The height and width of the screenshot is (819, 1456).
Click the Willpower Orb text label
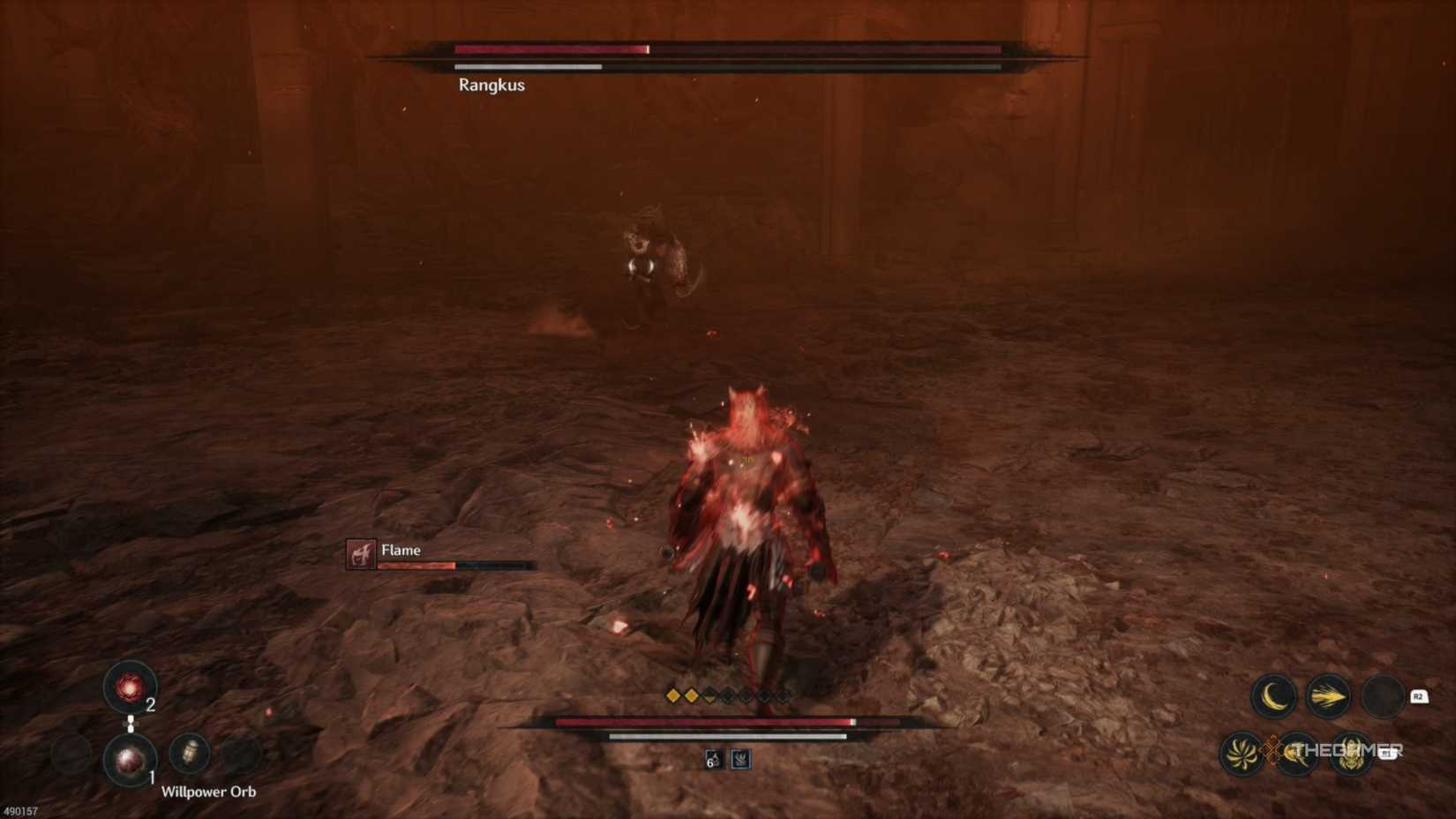pos(208,792)
